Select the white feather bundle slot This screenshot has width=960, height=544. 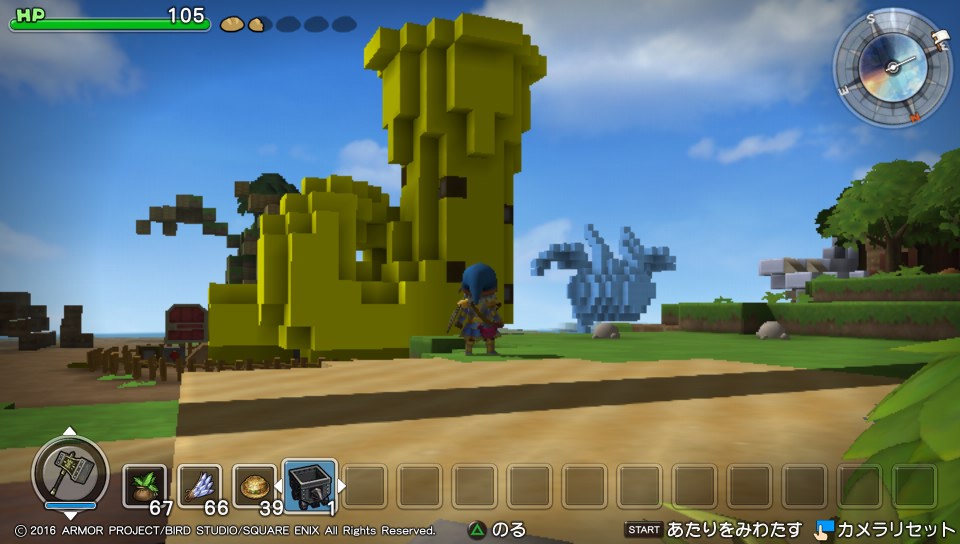tap(199, 485)
